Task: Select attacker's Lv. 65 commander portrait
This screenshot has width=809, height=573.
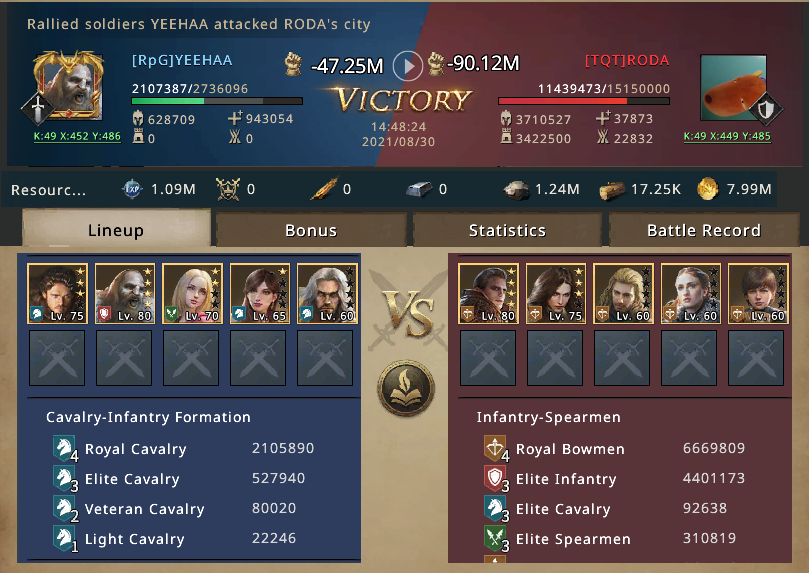Action: pyautogui.click(x=259, y=294)
